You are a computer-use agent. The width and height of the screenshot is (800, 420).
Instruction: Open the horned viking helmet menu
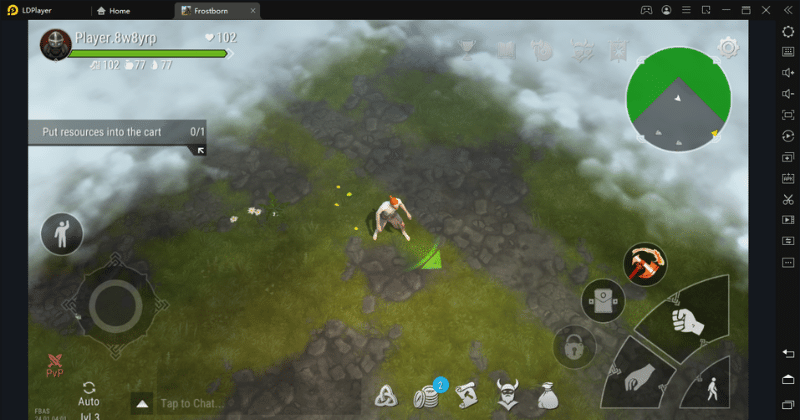point(506,395)
